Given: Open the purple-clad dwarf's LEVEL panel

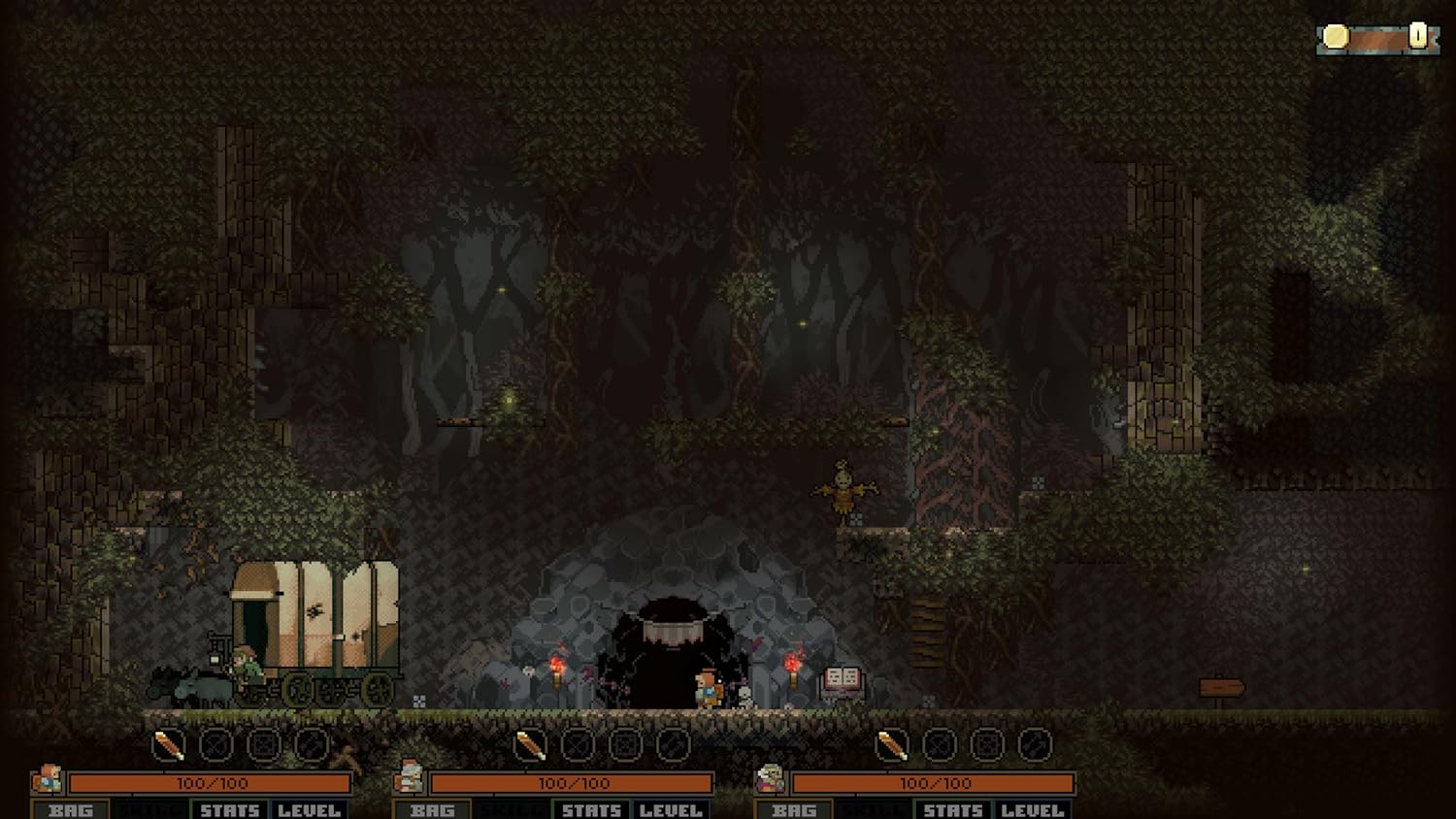Looking at the screenshot, I should click(x=1033, y=809).
